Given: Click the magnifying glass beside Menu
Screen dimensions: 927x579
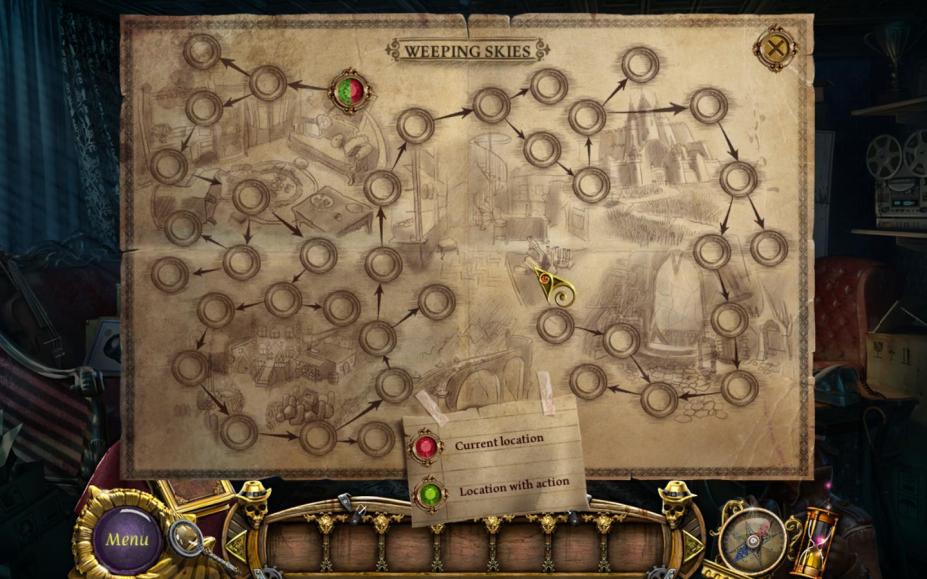Looking at the screenshot, I should coord(186,538).
